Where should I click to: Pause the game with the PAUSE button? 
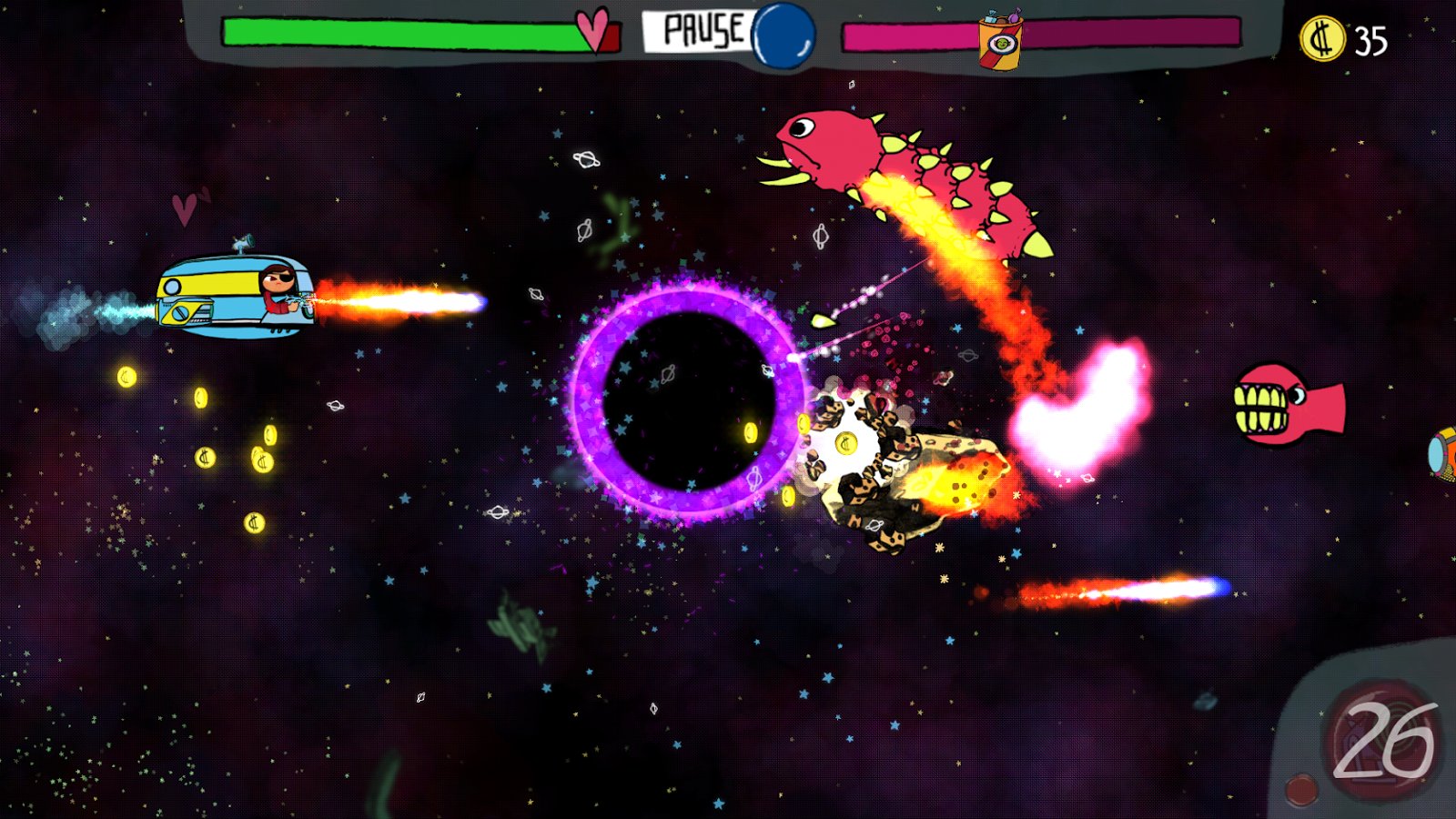(697, 31)
